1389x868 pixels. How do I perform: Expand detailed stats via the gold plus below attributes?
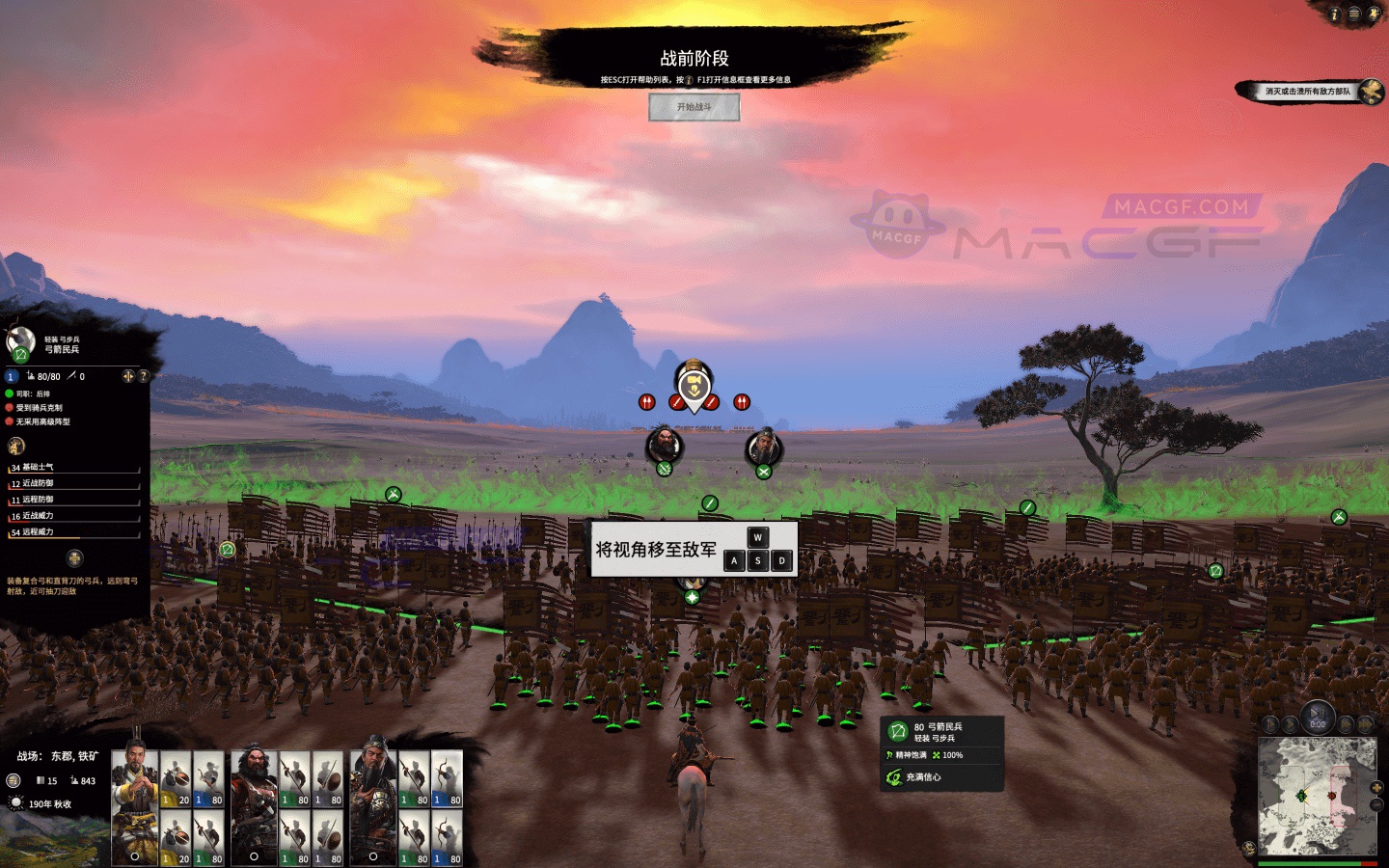point(74,557)
